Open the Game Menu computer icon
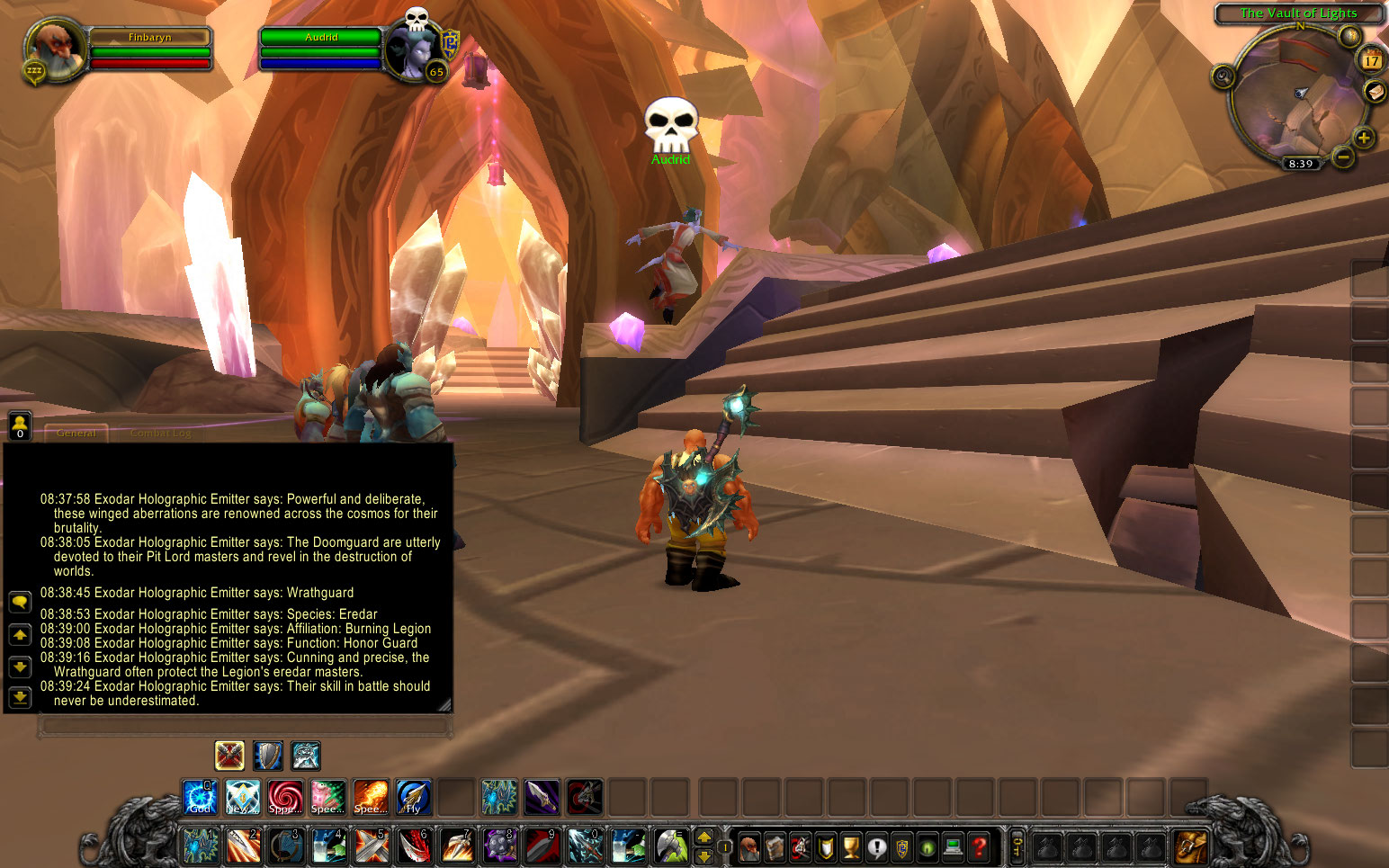 point(953,847)
